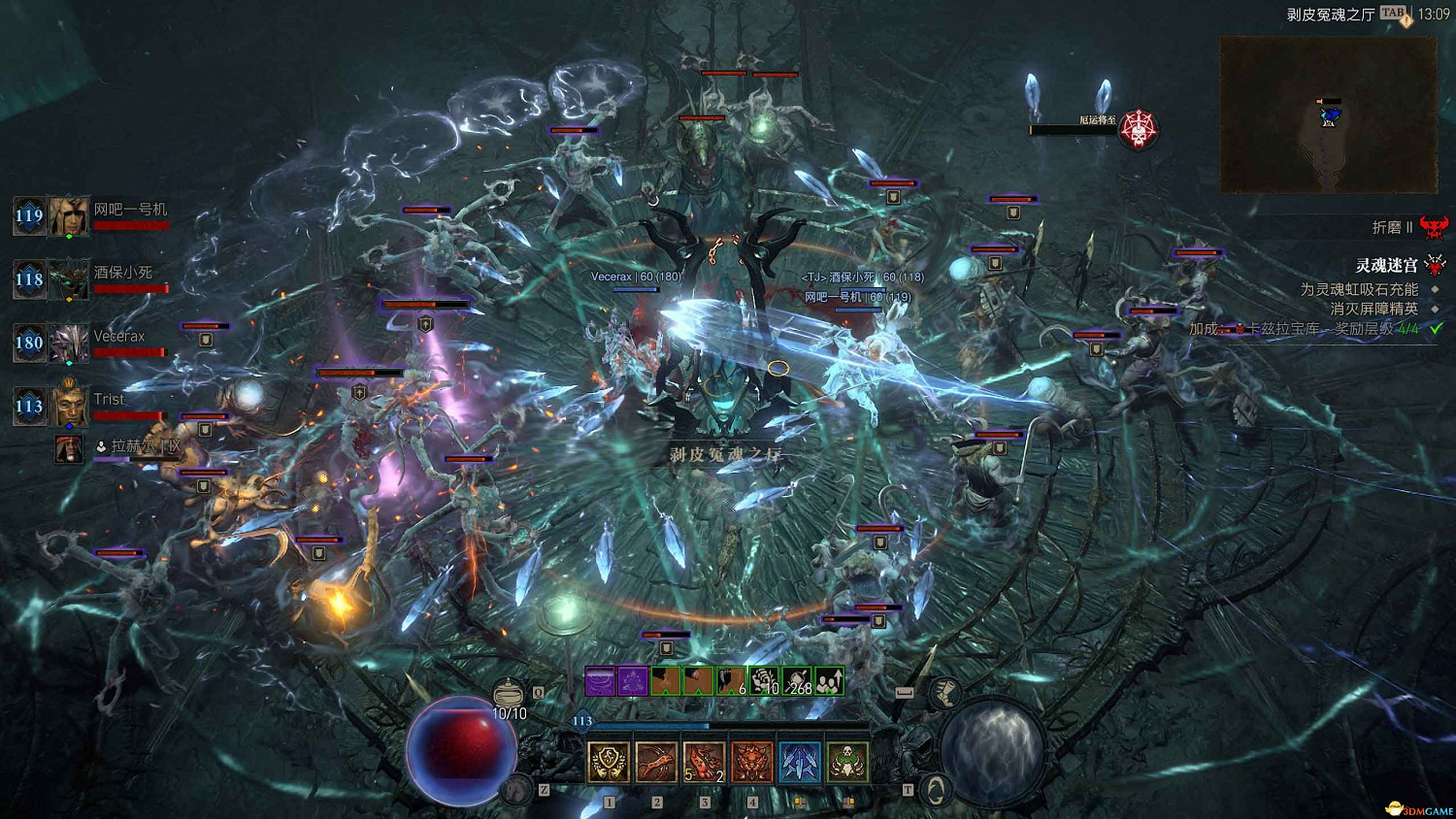Viewport: 1456px width, 819px height.
Task: Choose Trist's party portrait with crown
Action: point(69,406)
